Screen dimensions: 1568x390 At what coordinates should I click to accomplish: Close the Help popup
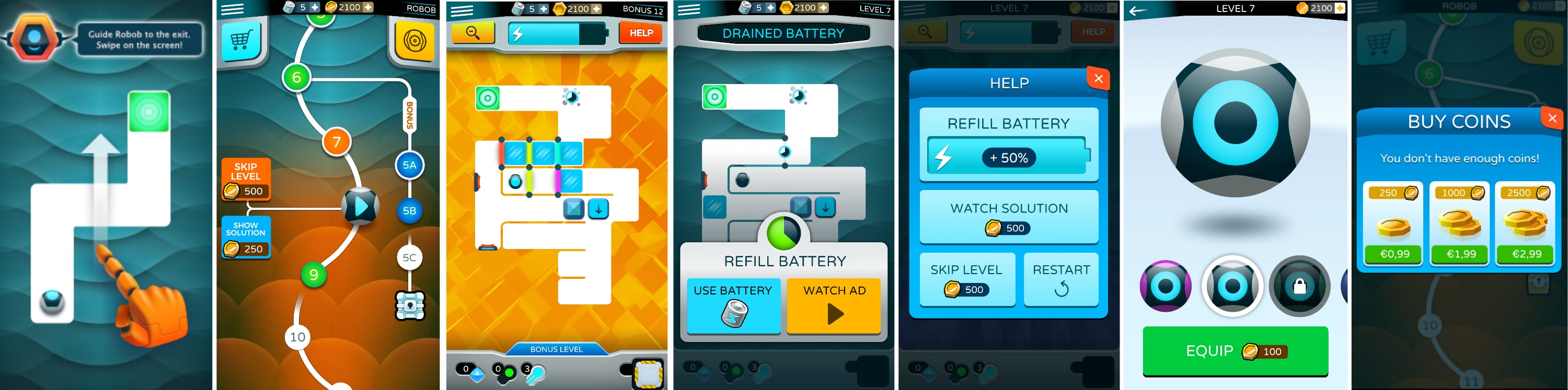1098,78
